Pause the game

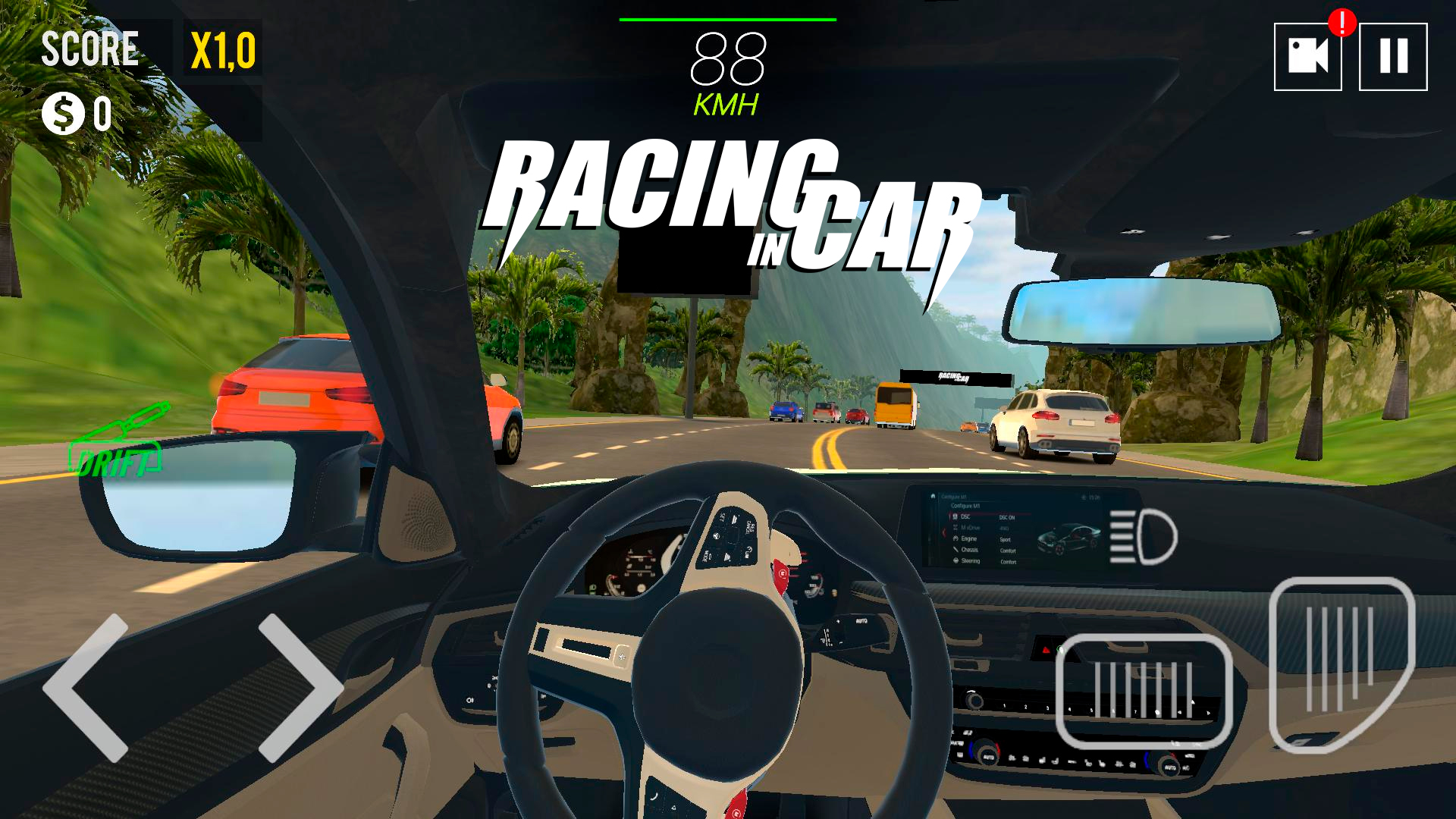(1393, 57)
